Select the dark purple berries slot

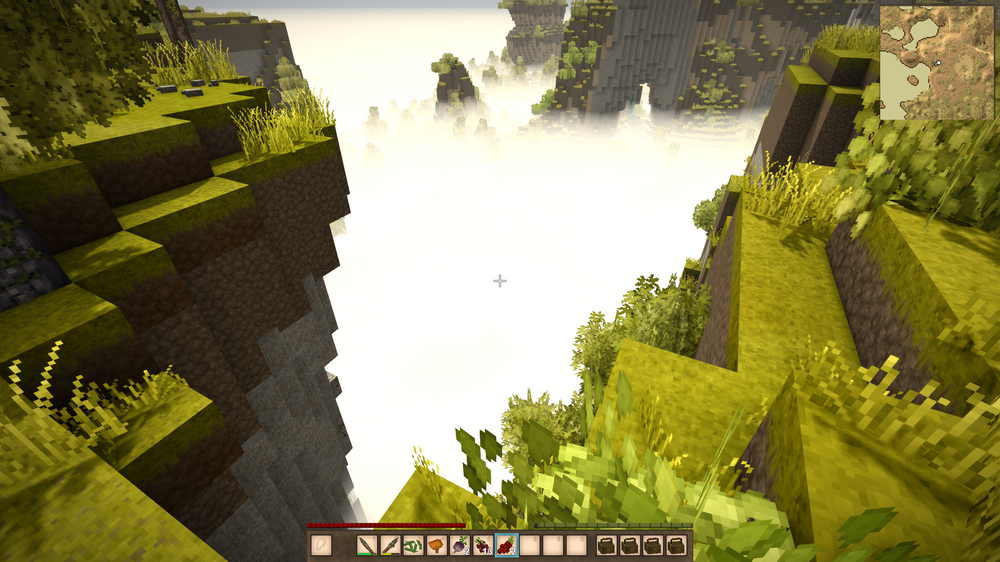483,545
